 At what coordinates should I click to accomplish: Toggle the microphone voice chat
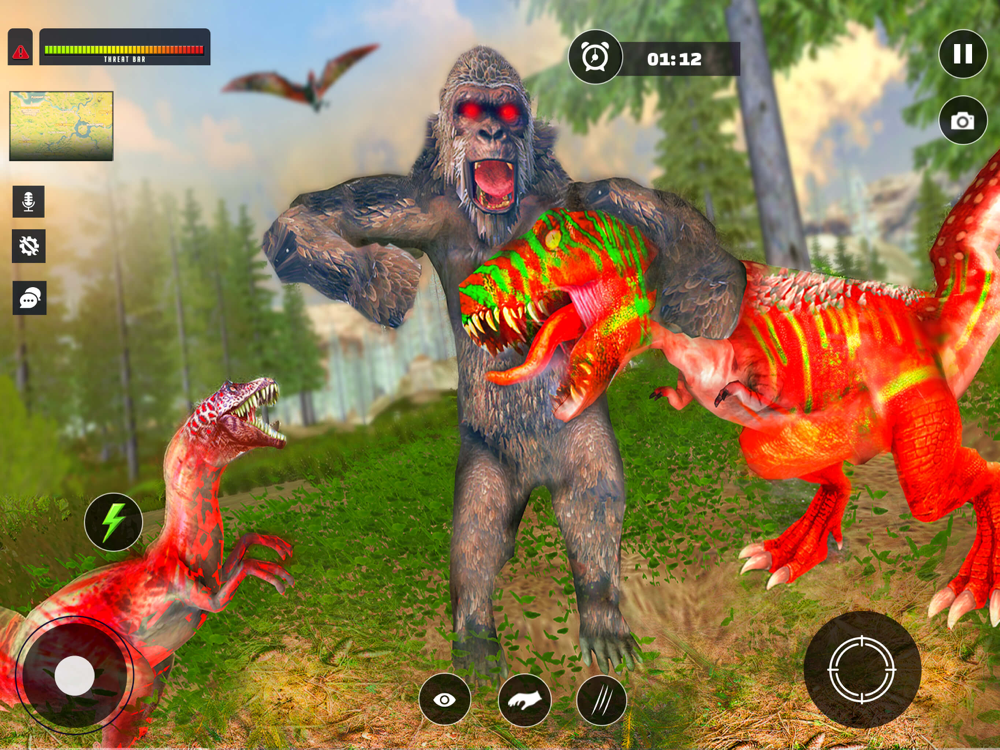tap(29, 201)
